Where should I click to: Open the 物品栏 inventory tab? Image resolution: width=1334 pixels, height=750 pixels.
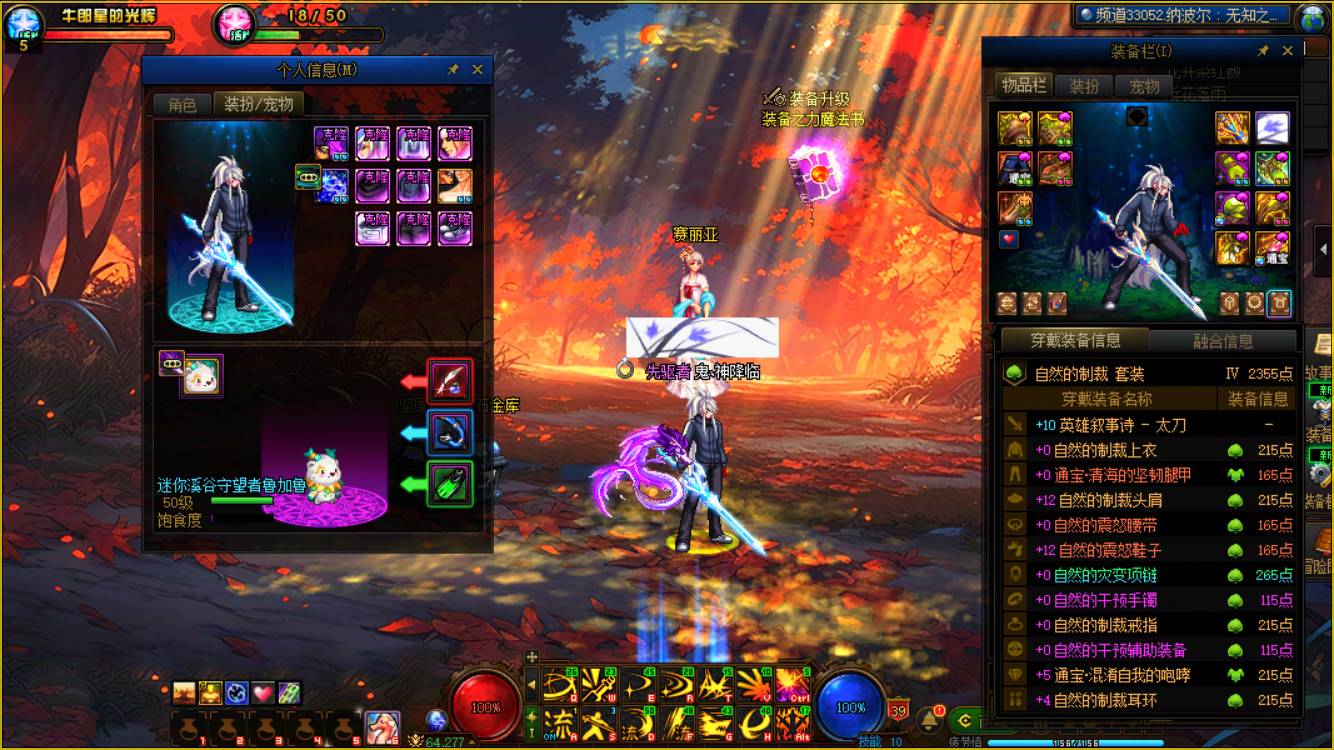click(1024, 86)
